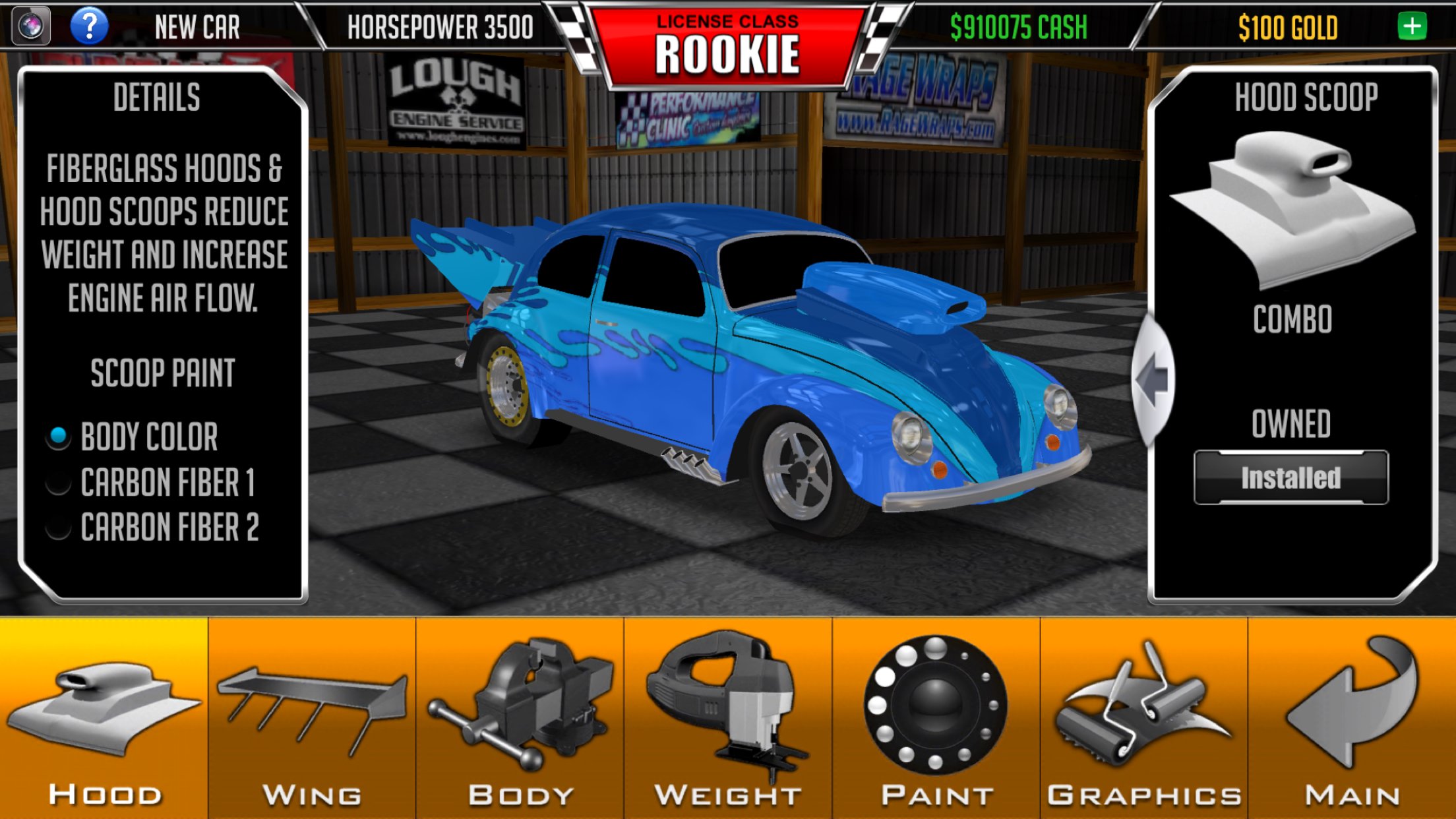Open the camera view icon
Viewport: 1456px width, 819px height.
(30, 26)
